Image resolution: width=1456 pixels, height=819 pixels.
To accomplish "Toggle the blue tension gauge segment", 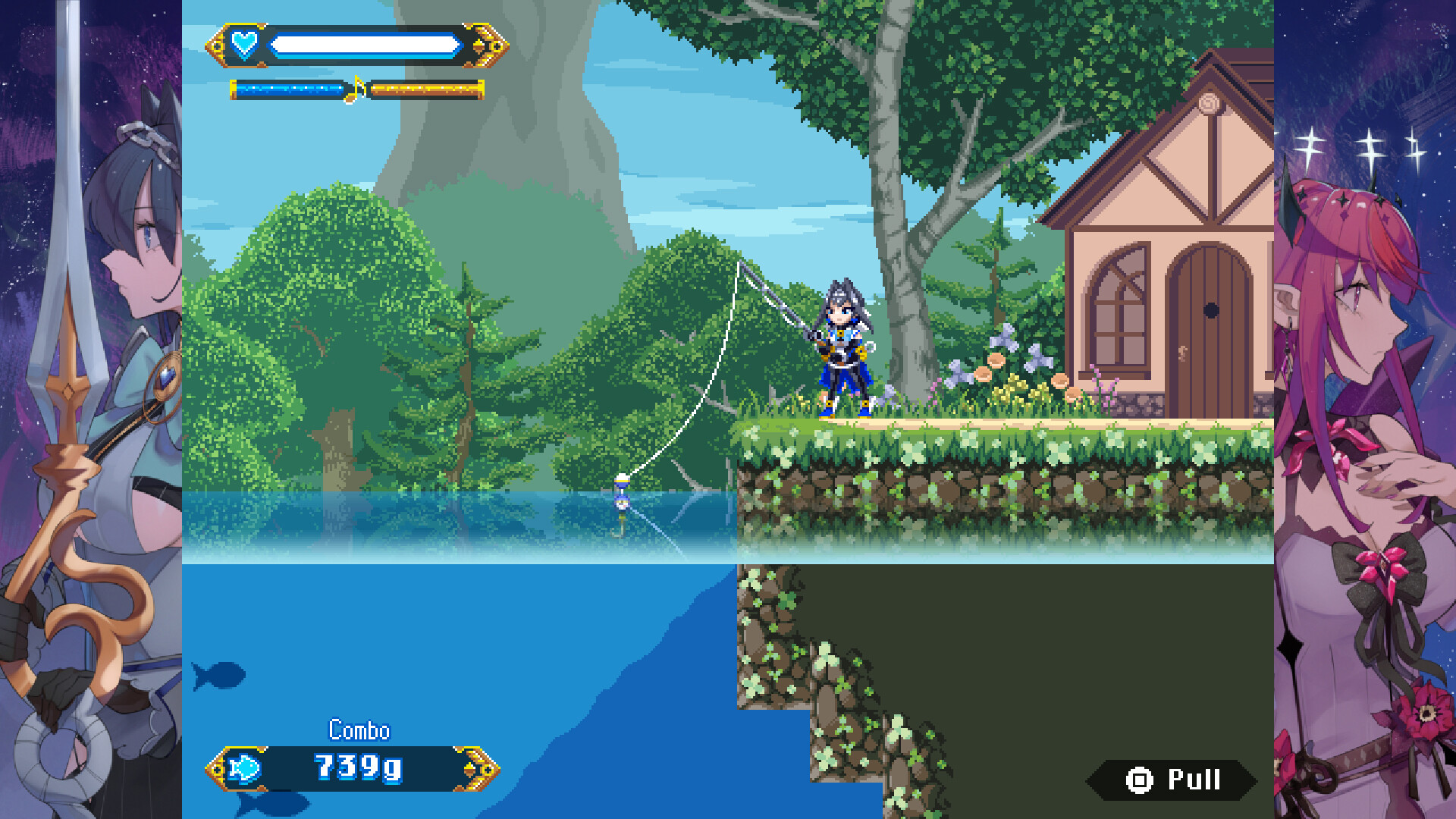I will coord(288,88).
